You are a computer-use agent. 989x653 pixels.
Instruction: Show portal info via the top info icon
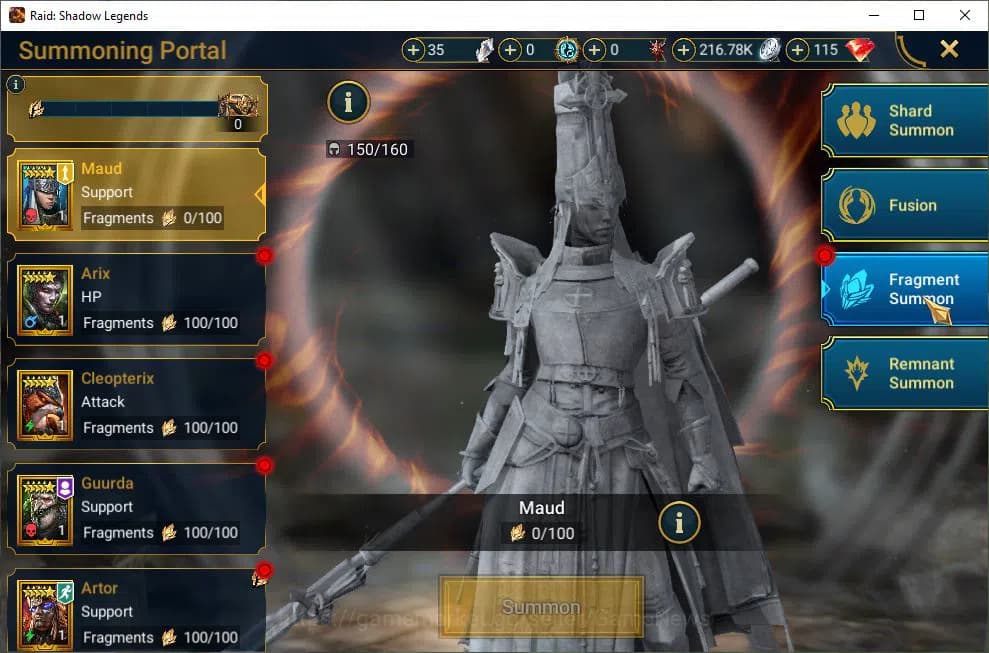[x=348, y=101]
